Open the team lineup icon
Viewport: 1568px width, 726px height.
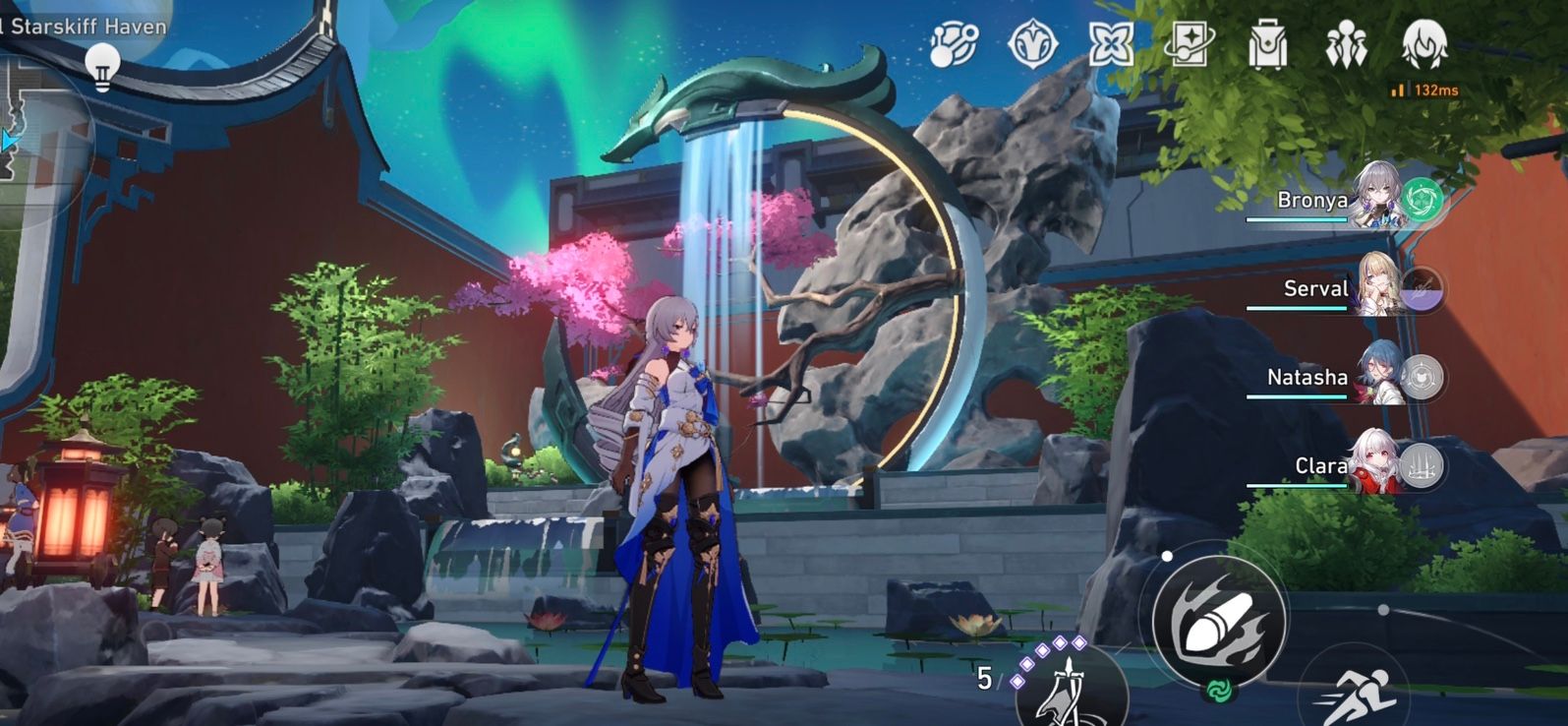click(x=1346, y=43)
